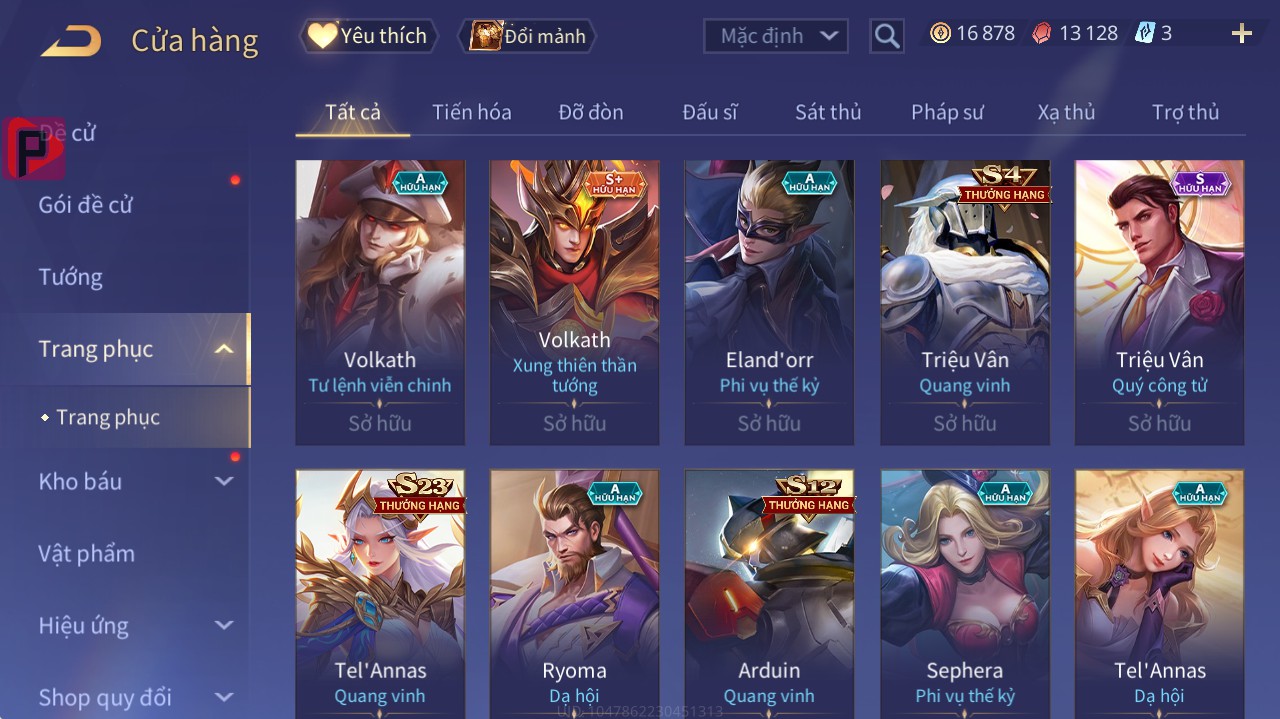Go back using the return arrow

[x=71, y=41]
